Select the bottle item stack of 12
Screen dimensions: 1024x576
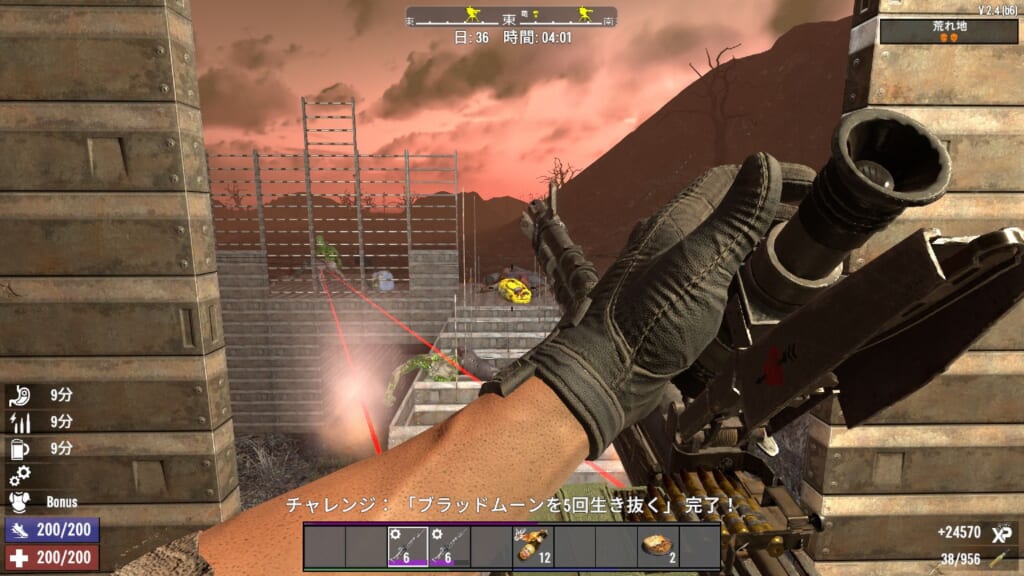[x=533, y=547]
